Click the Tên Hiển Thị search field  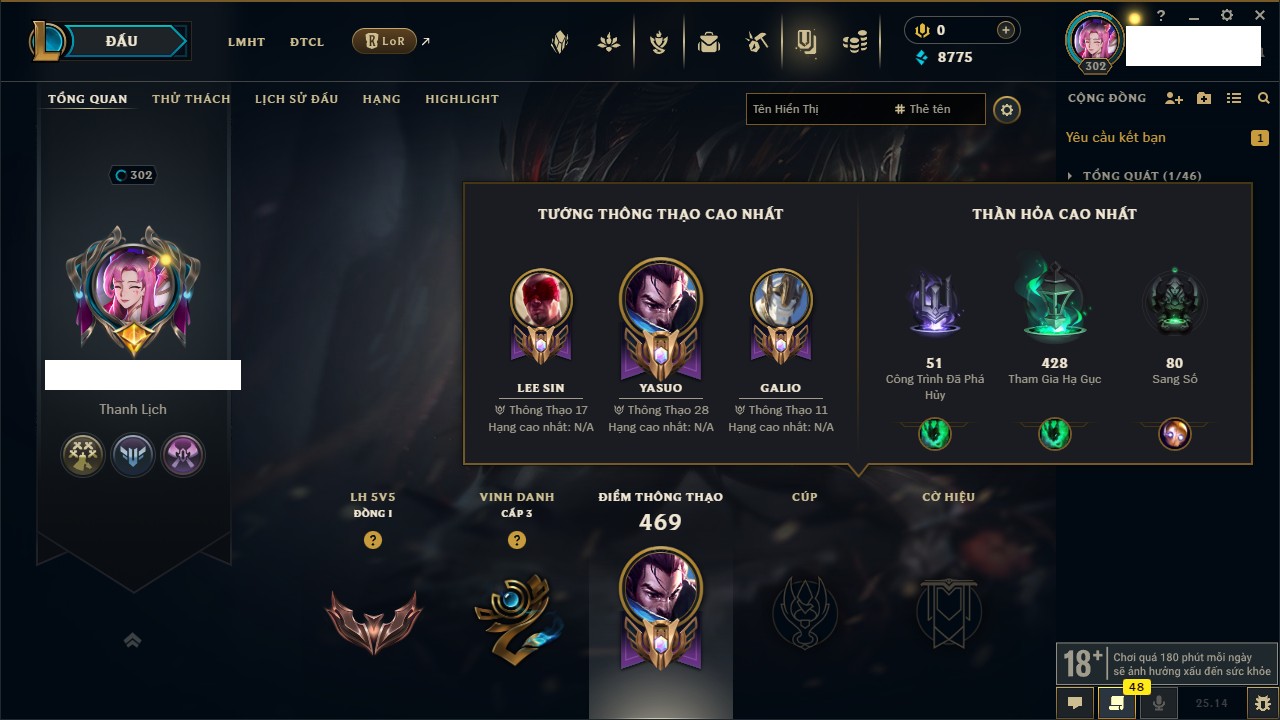[815, 109]
